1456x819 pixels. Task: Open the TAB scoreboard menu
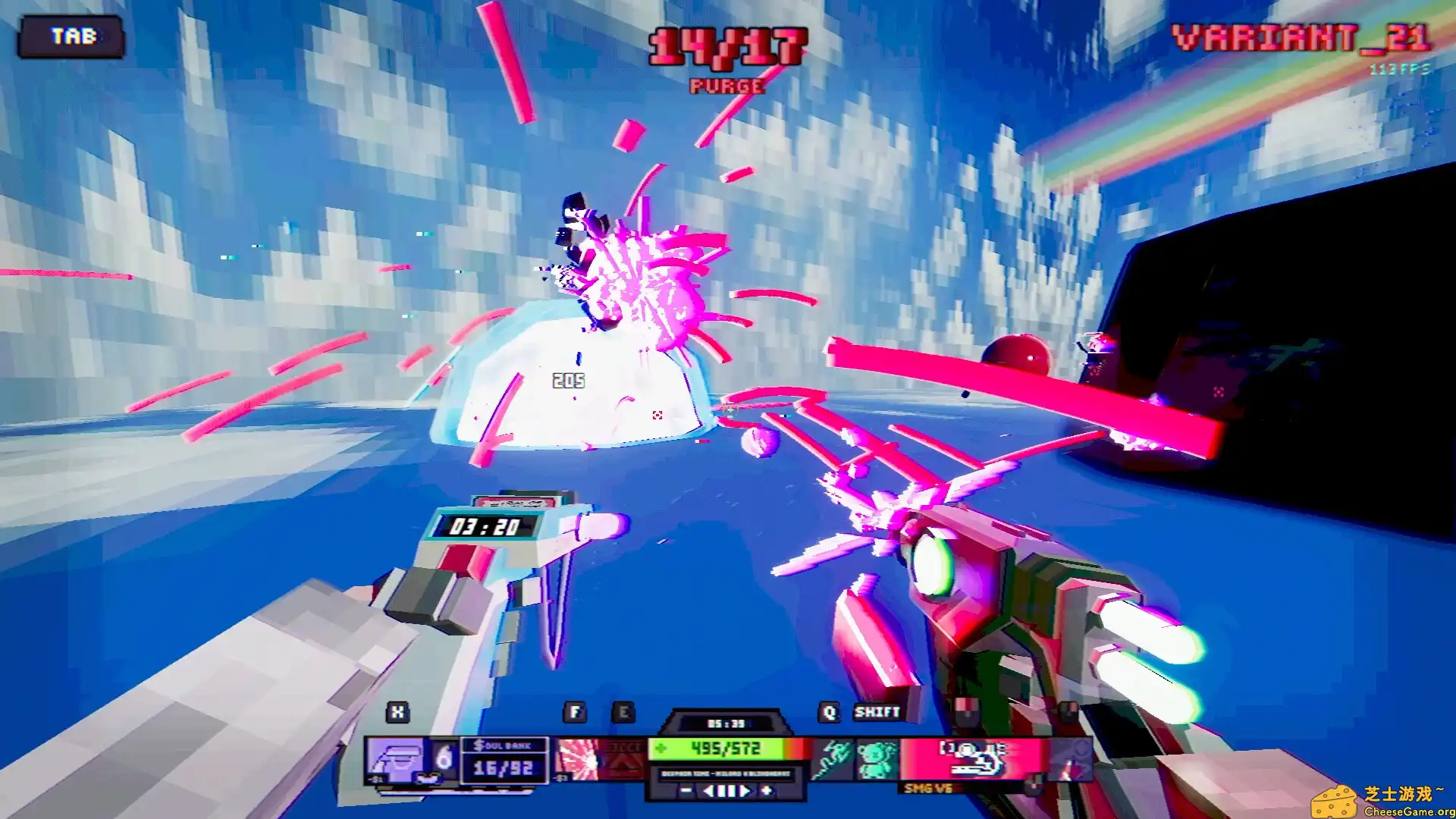(73, 36)
